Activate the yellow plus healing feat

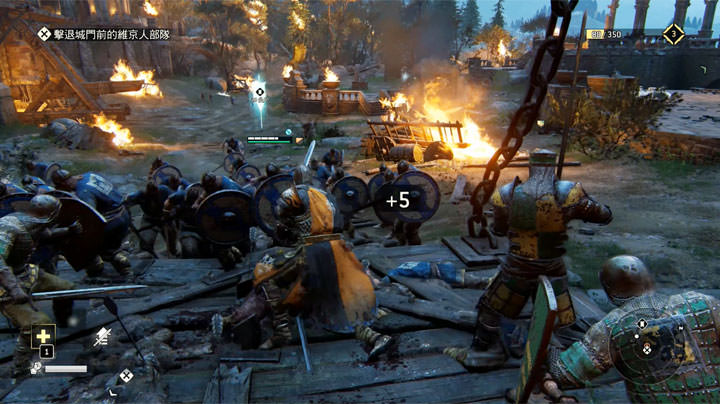(x=45, y=336)
